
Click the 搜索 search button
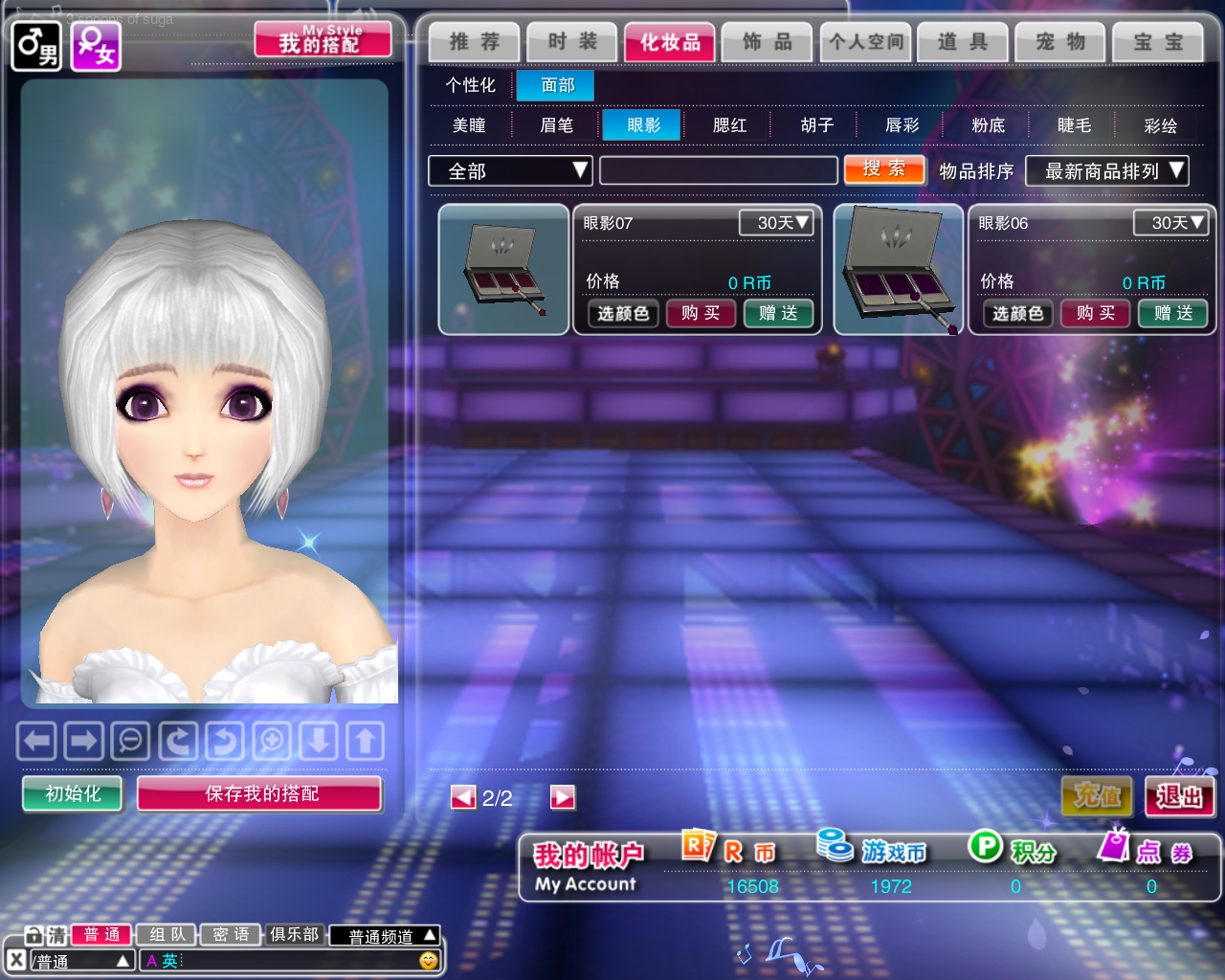(884, 169)
